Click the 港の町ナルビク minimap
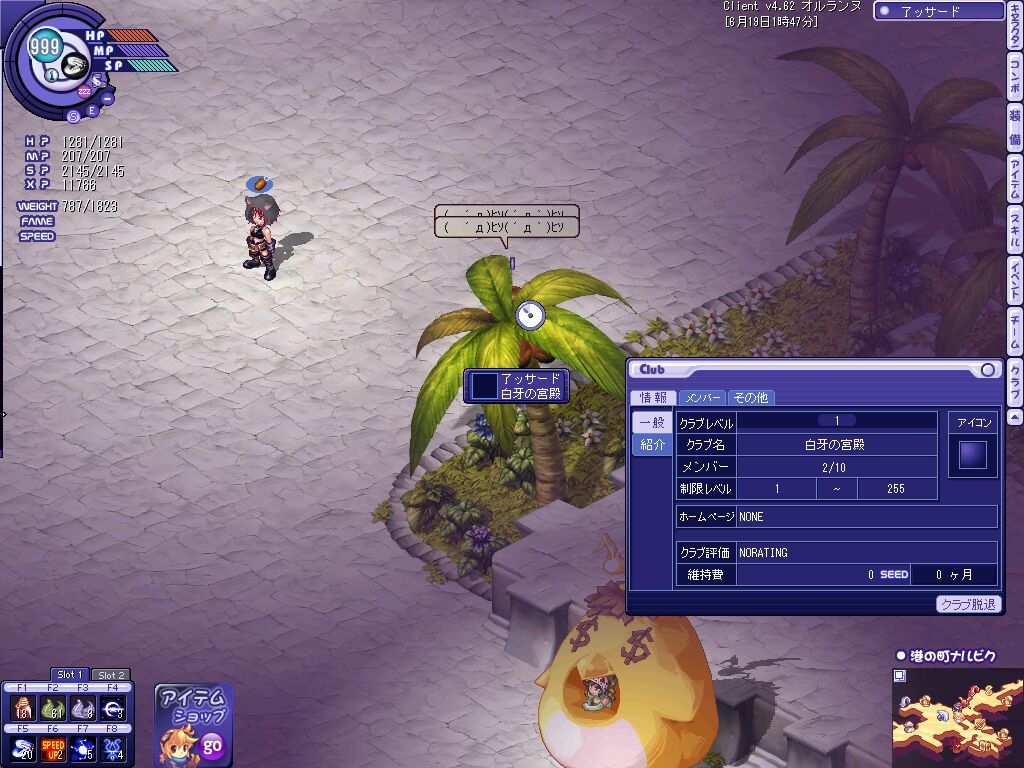The height and width of the screenshot is (768, 1024). click(957, 715)
